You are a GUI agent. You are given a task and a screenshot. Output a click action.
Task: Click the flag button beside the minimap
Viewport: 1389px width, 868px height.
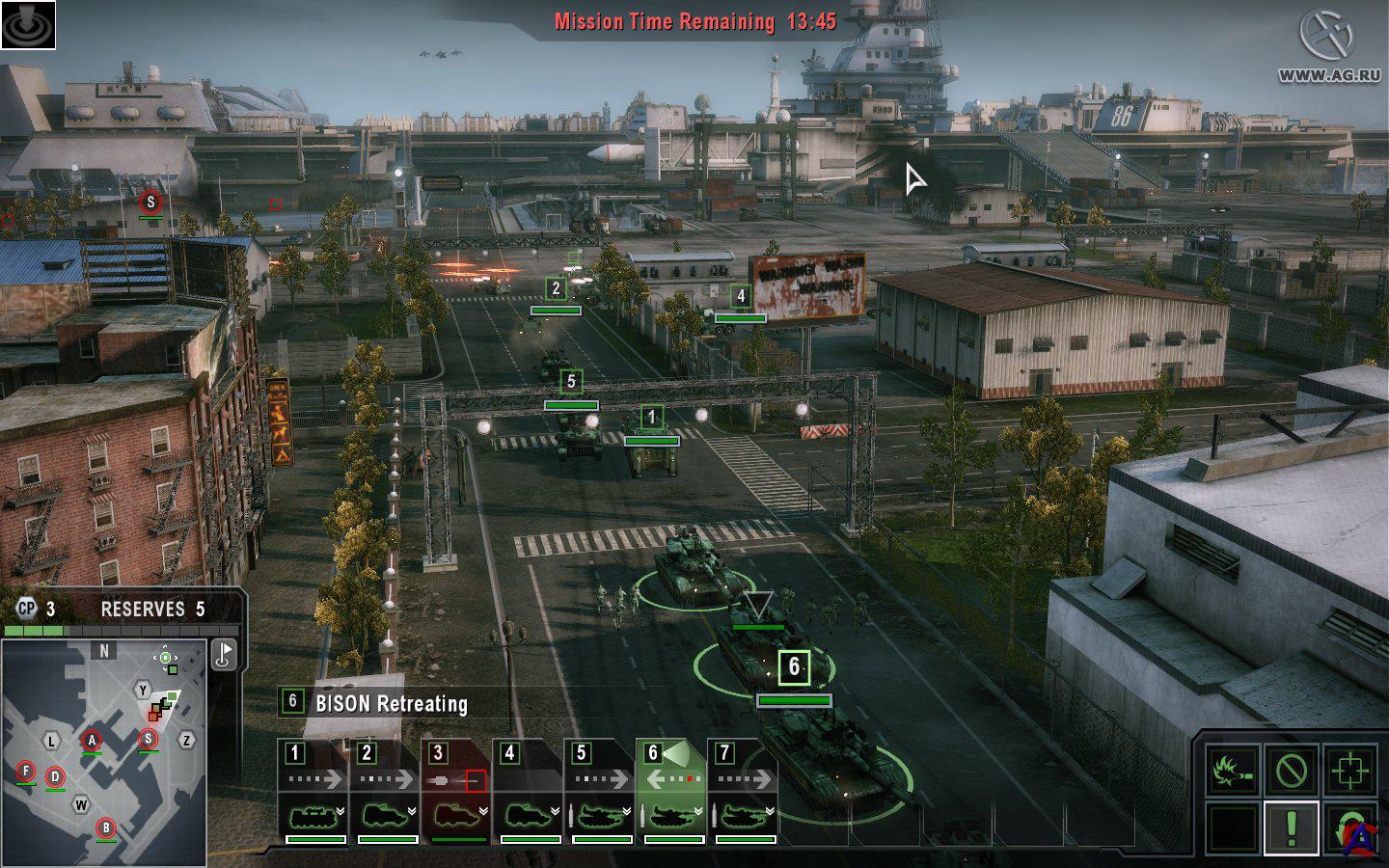click(224, 655)
